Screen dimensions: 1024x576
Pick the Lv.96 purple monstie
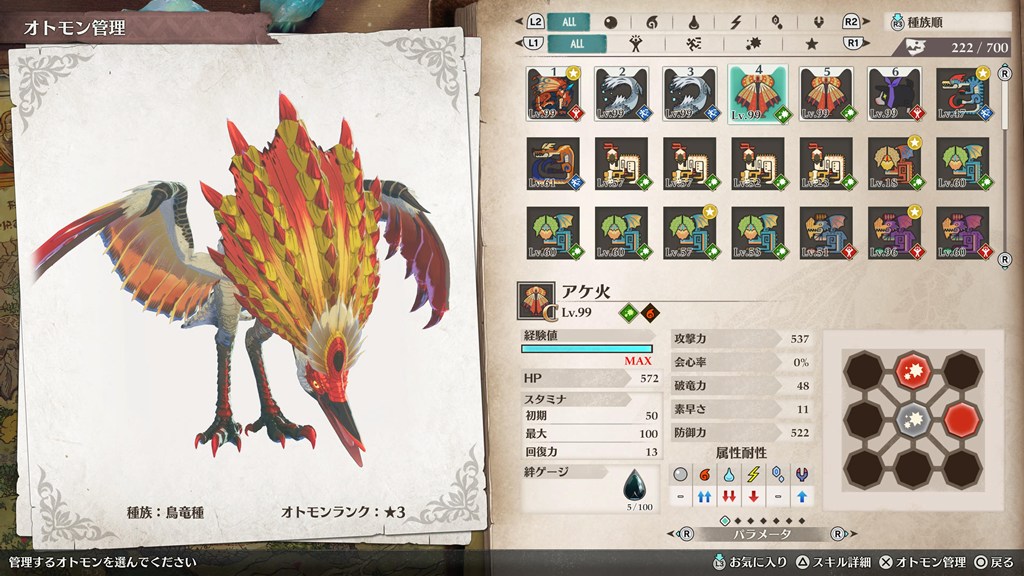pos(894,233)
